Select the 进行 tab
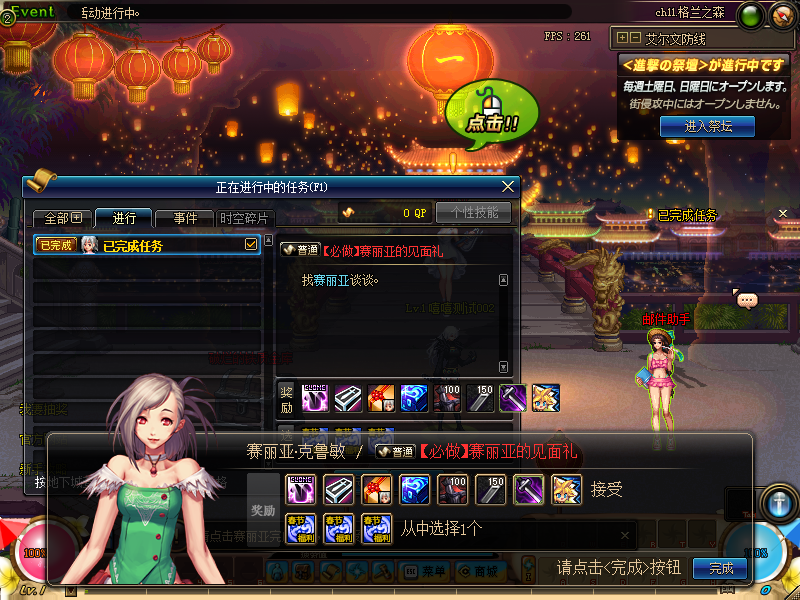Image resolution: width=800 pixels, height=600 pixels. [x=124, y=218]
